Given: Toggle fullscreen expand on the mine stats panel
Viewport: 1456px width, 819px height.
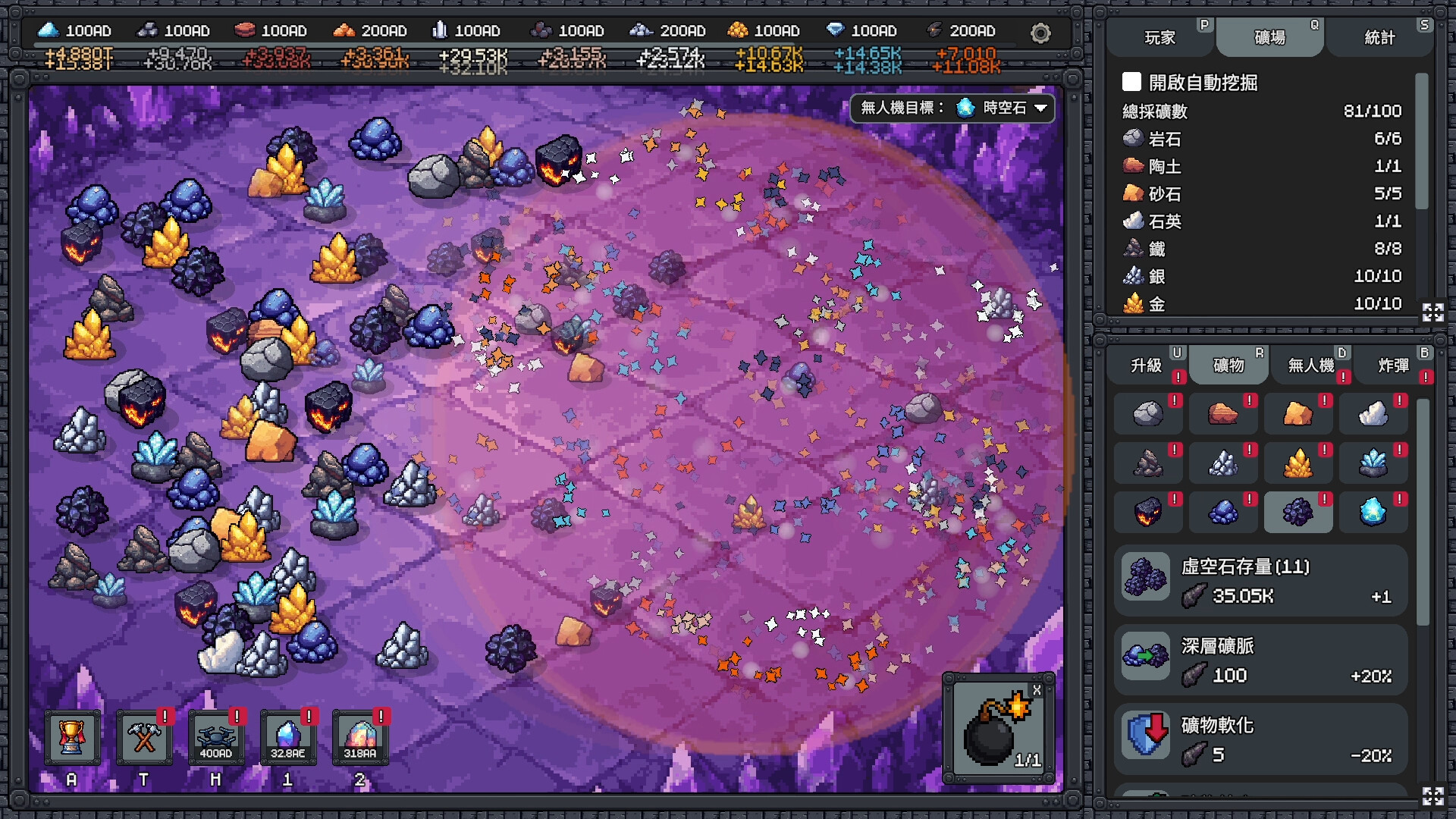Looking at the screenshot, I should pos(1432,312).
